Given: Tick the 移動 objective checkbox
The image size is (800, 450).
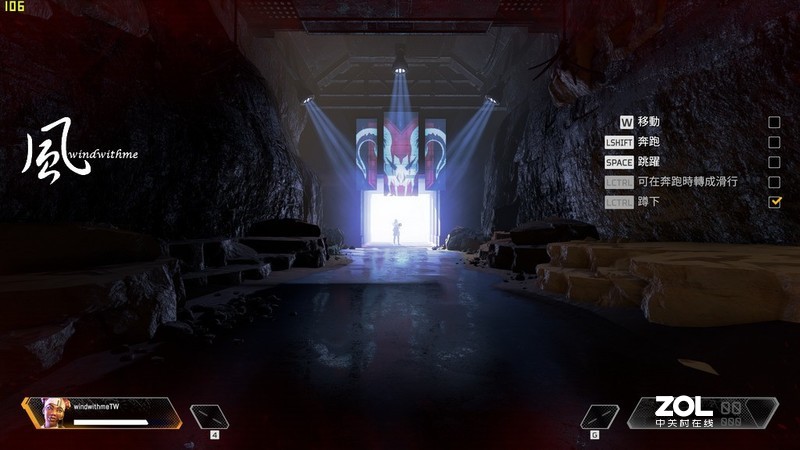Looking at the screenshot, I should [774, 122].
